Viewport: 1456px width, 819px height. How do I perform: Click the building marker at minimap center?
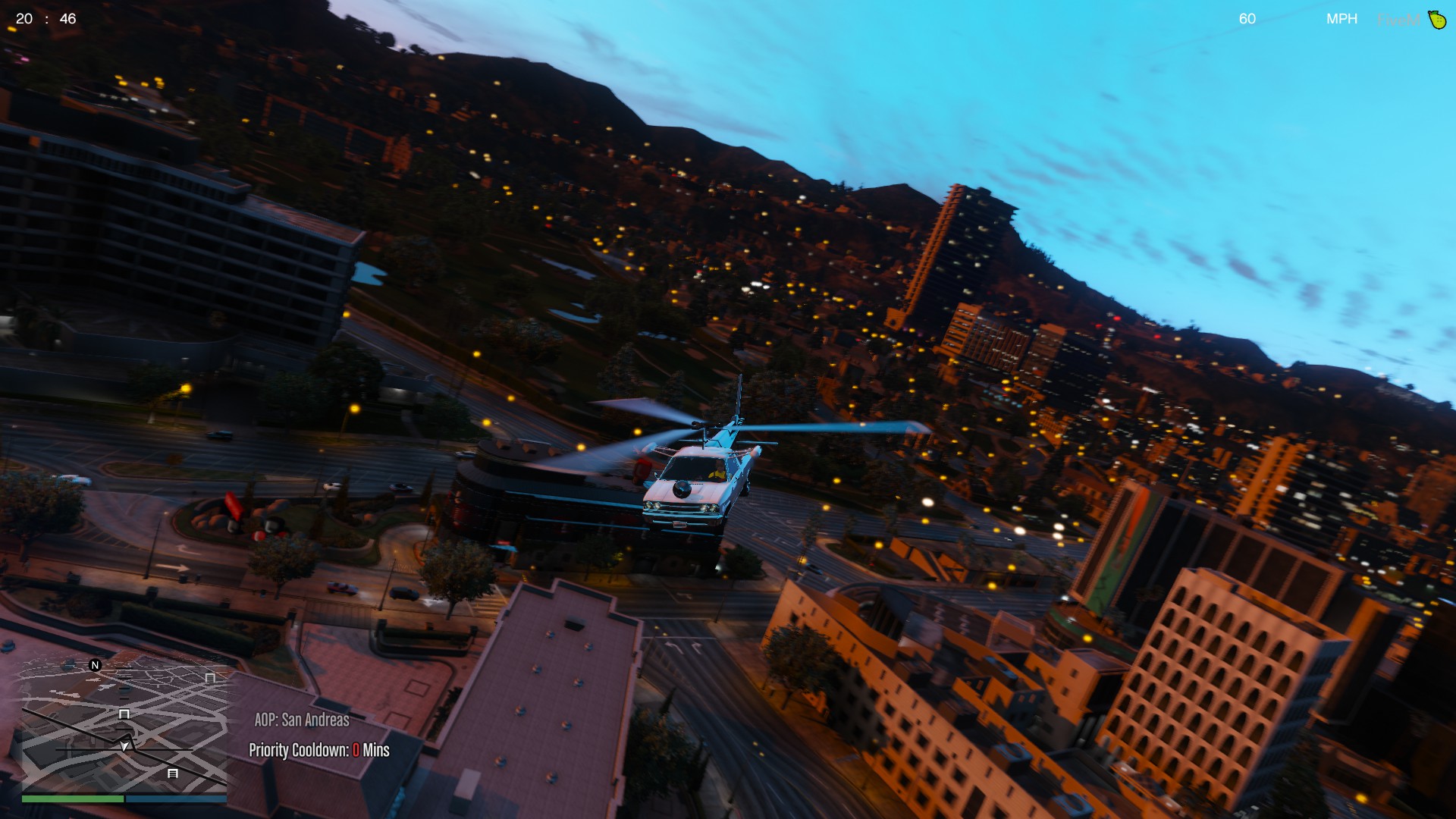tap(124, 714)
